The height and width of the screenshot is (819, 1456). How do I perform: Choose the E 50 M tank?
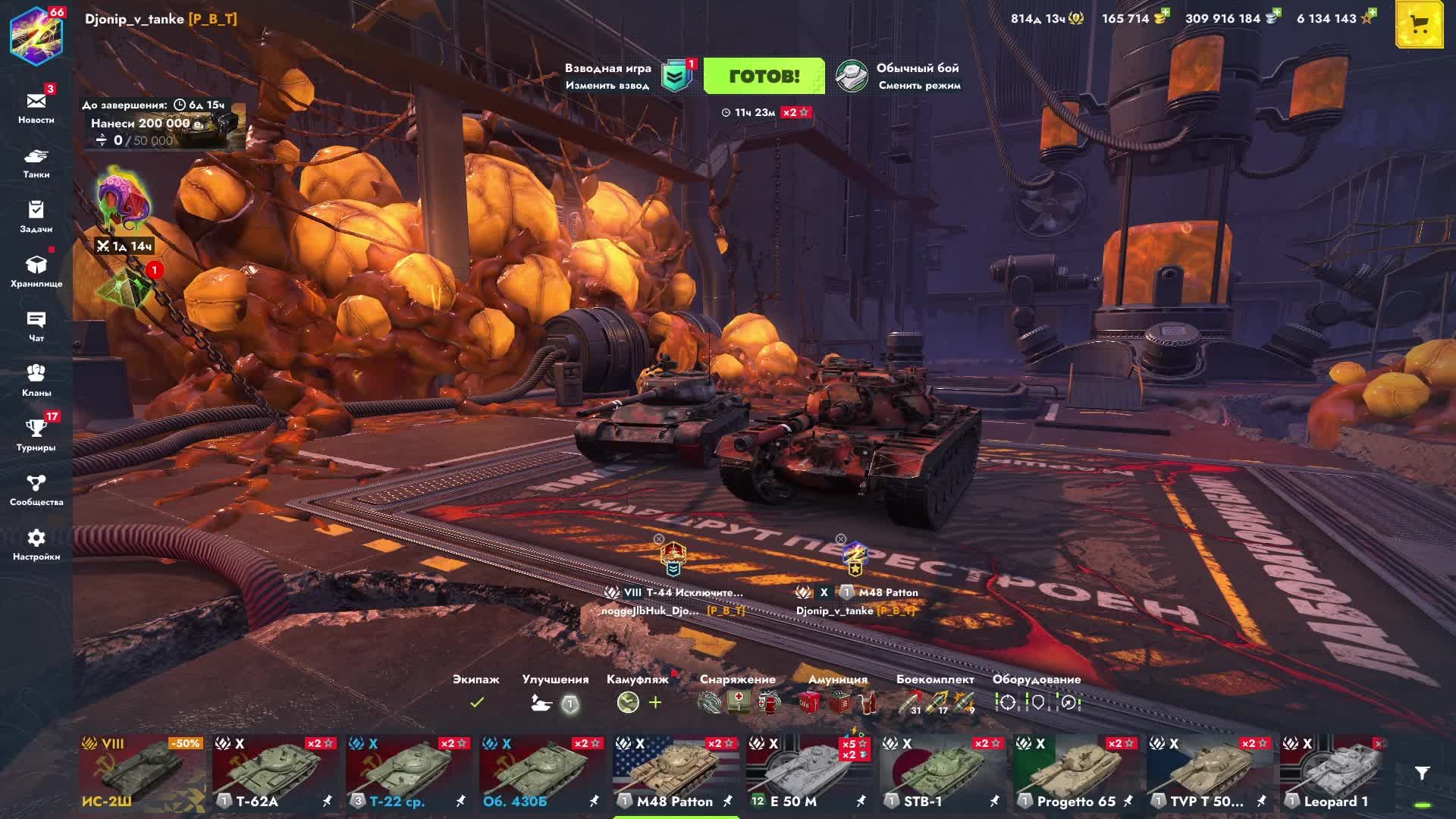point(810,772)
